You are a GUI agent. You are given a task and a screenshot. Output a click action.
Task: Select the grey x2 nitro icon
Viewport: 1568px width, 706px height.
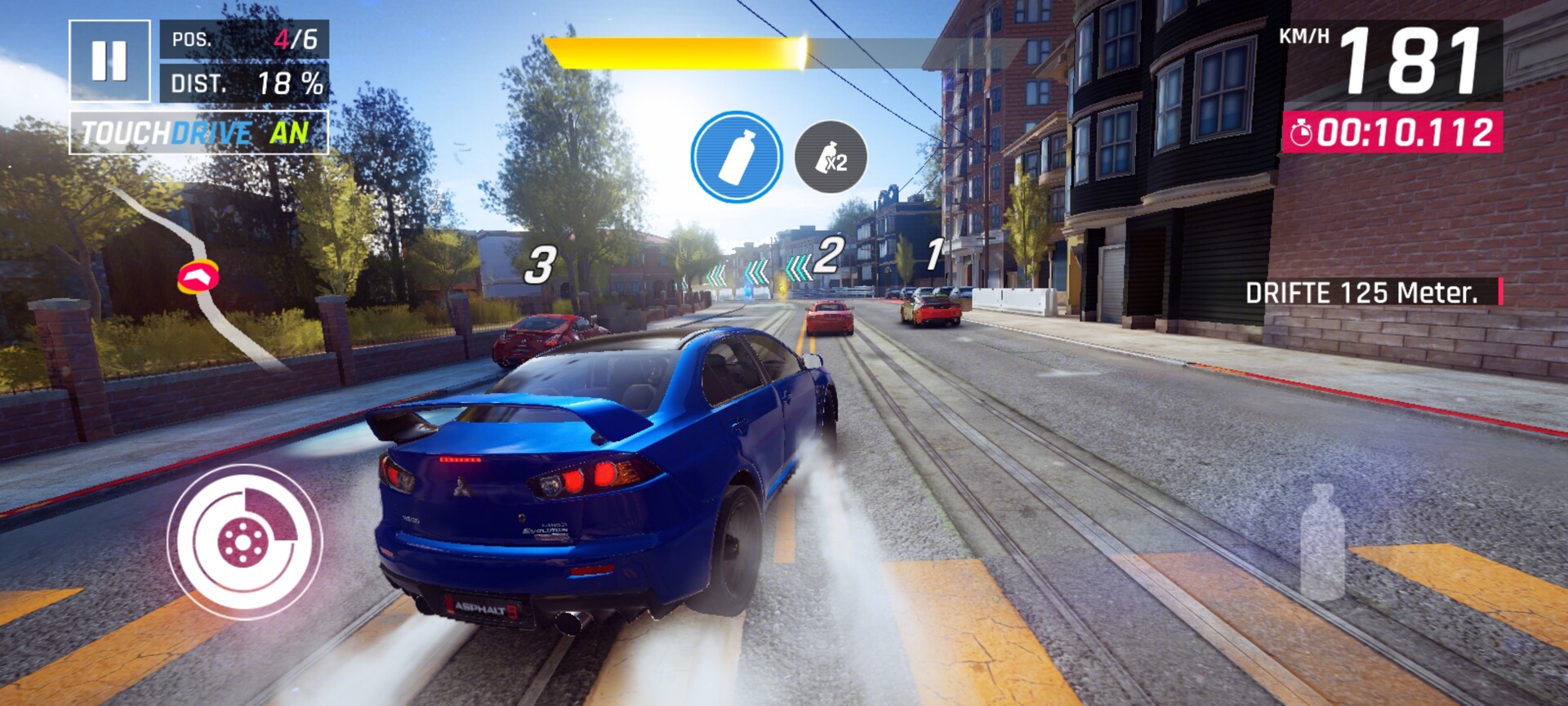831,157
